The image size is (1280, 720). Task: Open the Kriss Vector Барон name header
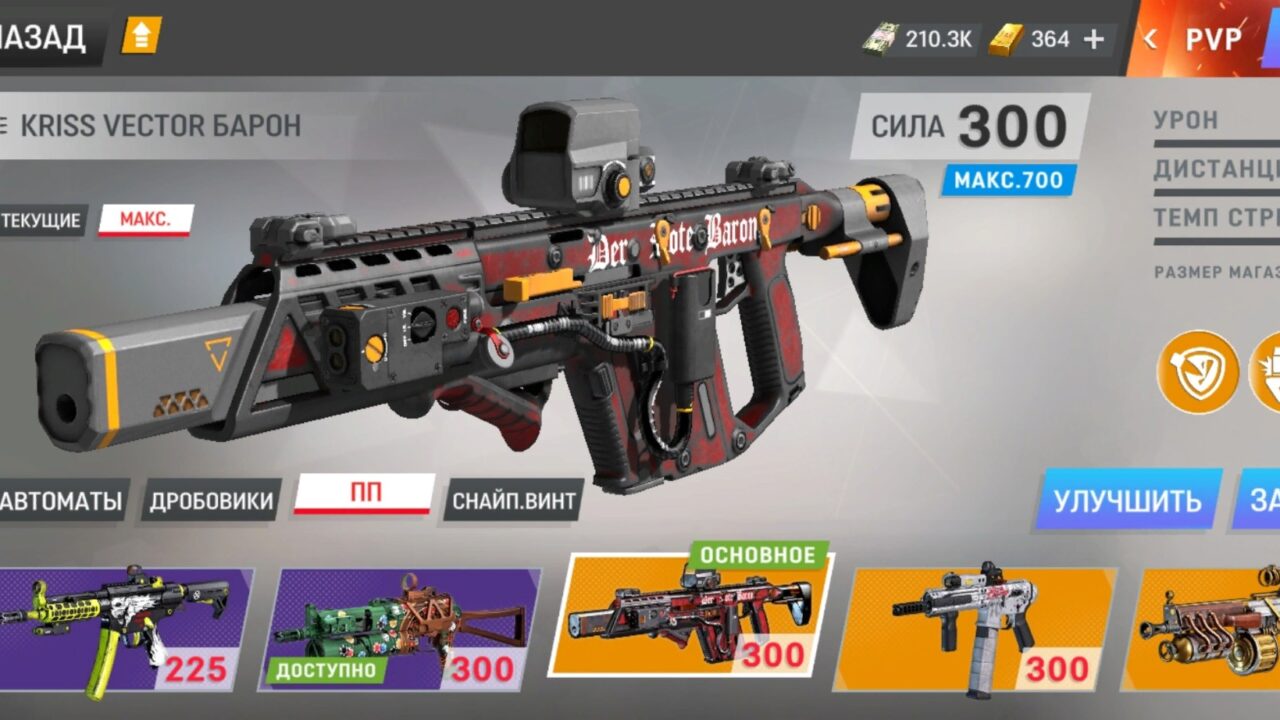point(160,126)
